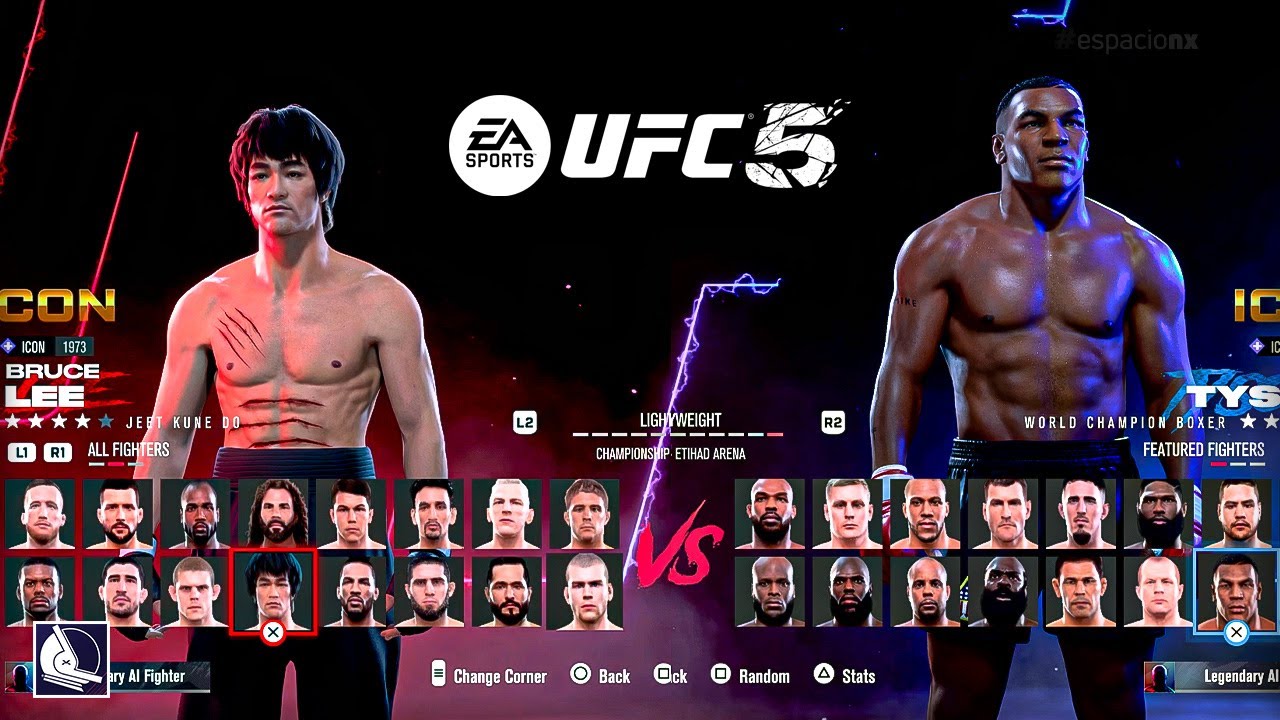The image size is (1280, 720).
Task: Click the touchpad Change Corner icon
Action: [x=440, y=675]
